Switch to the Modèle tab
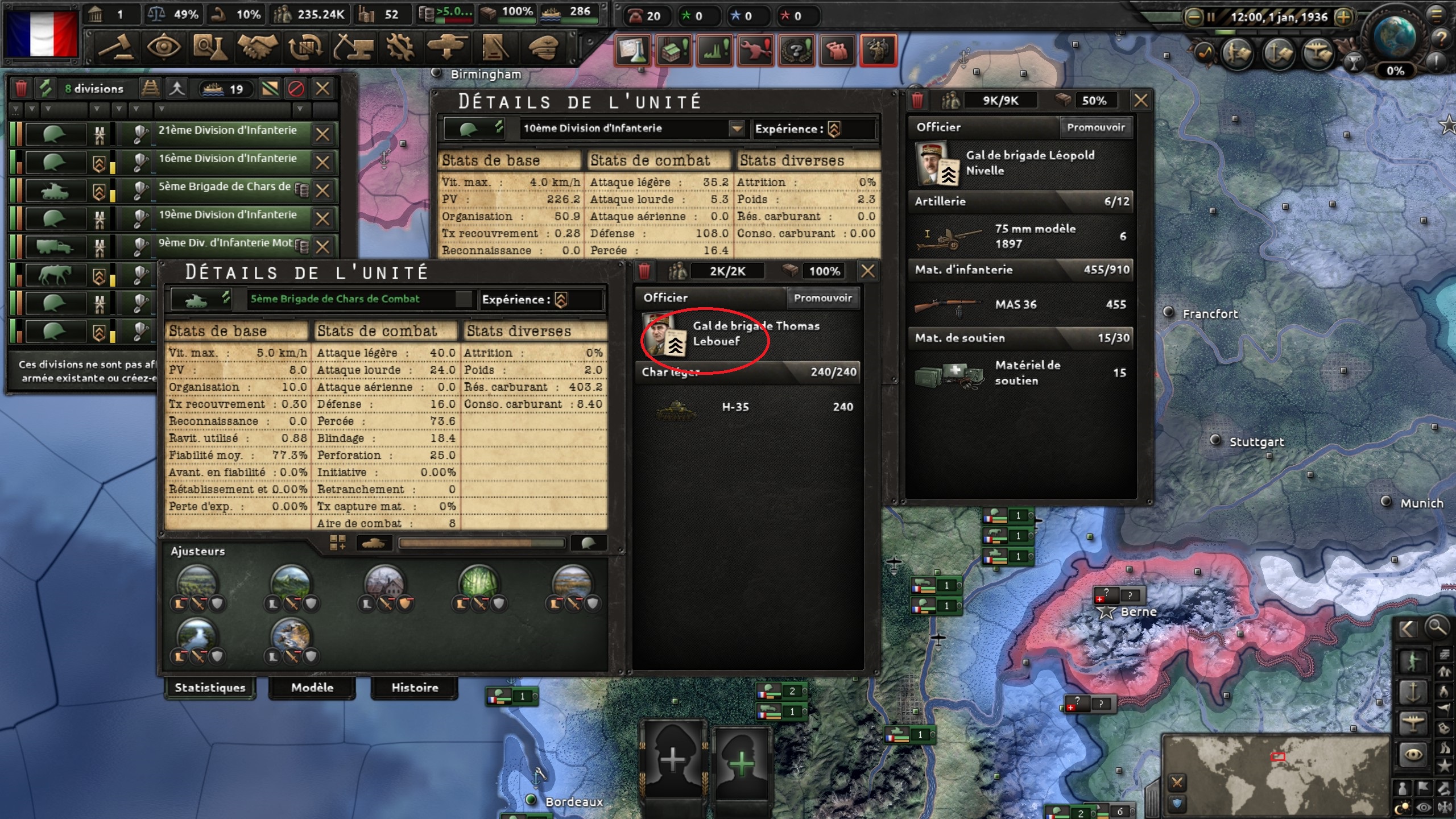 click(311, 688)
